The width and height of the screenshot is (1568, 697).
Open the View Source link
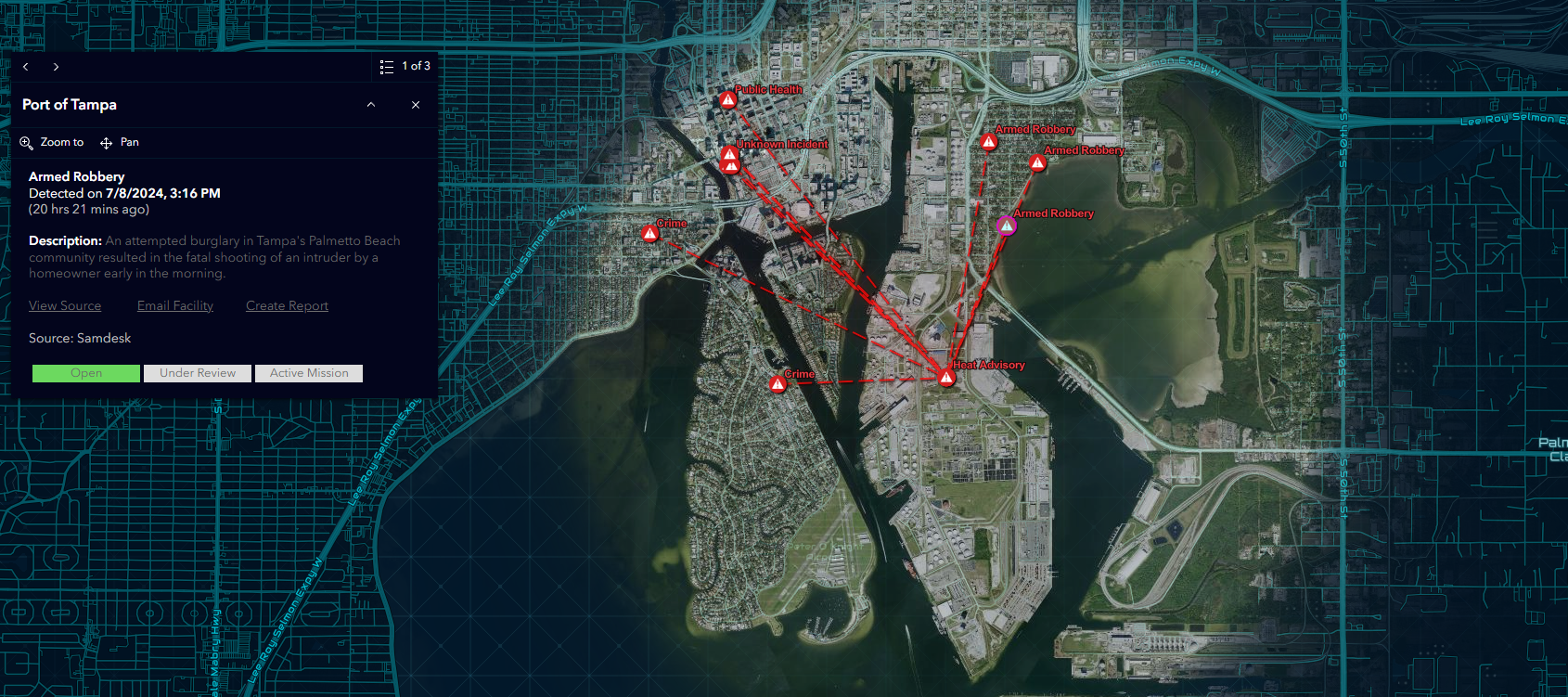(x=65, y=305)
